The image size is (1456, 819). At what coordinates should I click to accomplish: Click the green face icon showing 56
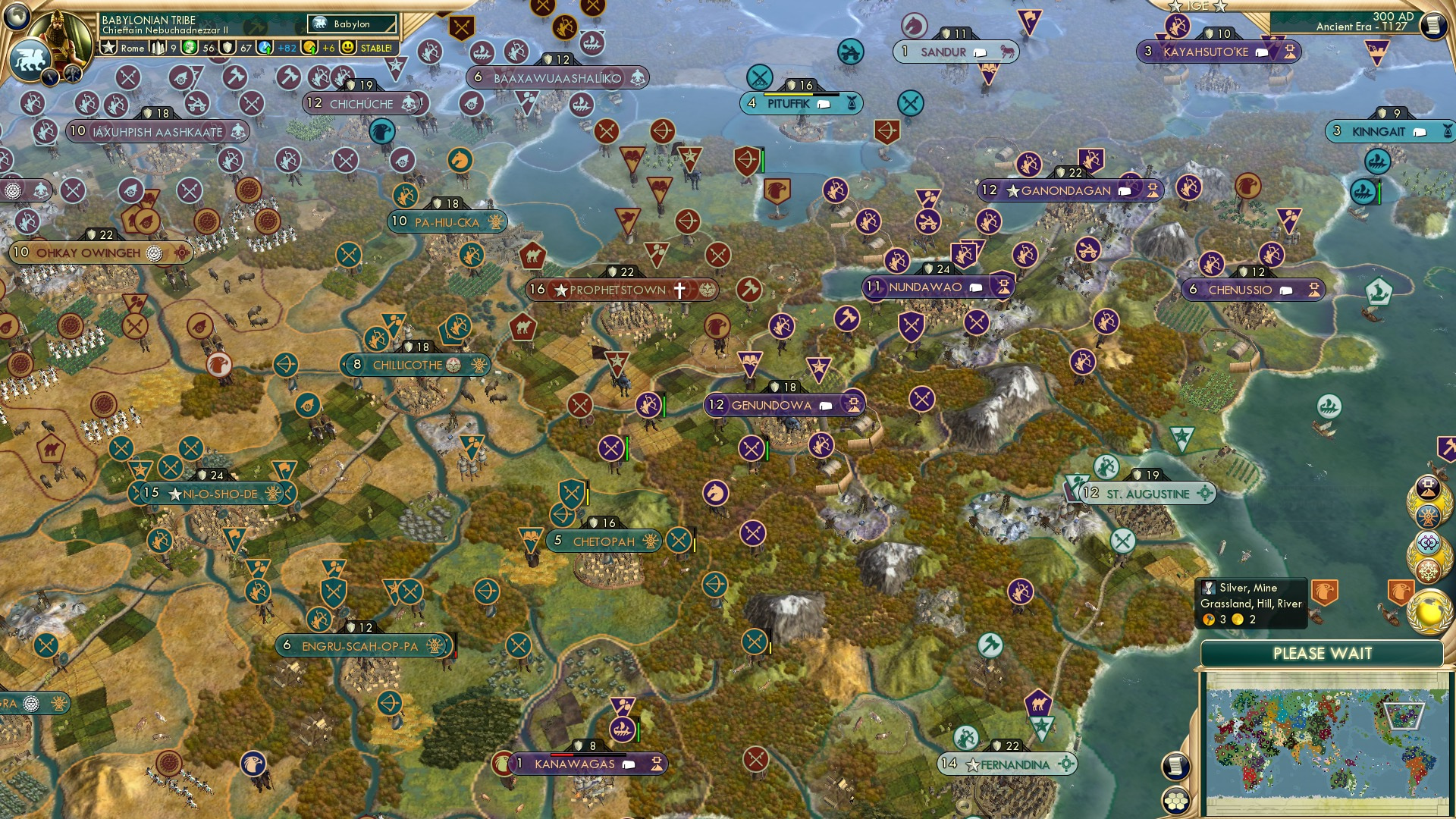point(189,48)
